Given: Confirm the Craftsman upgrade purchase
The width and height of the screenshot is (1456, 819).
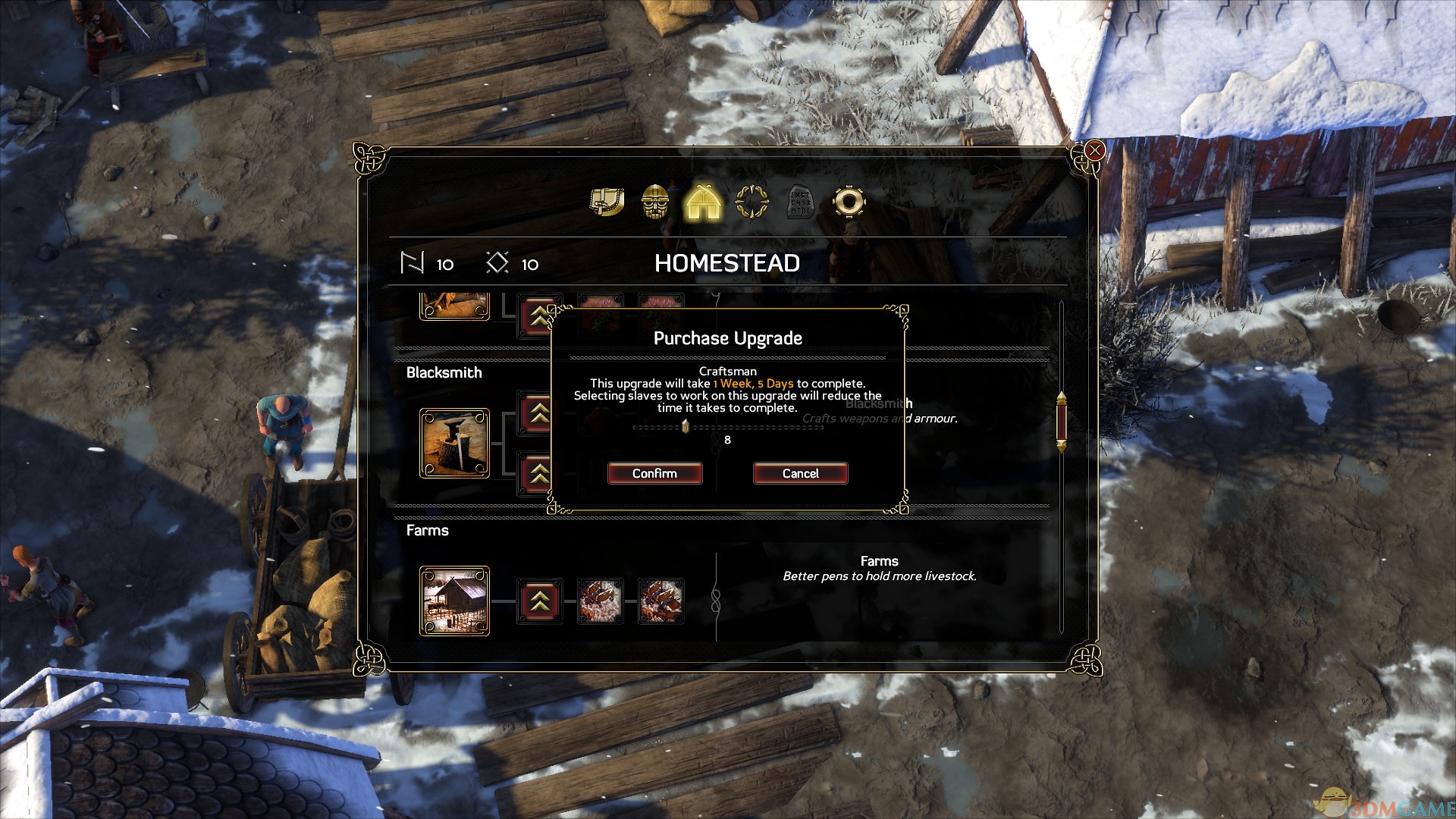Looking at the screenshot, I should [x=654, y=473].
